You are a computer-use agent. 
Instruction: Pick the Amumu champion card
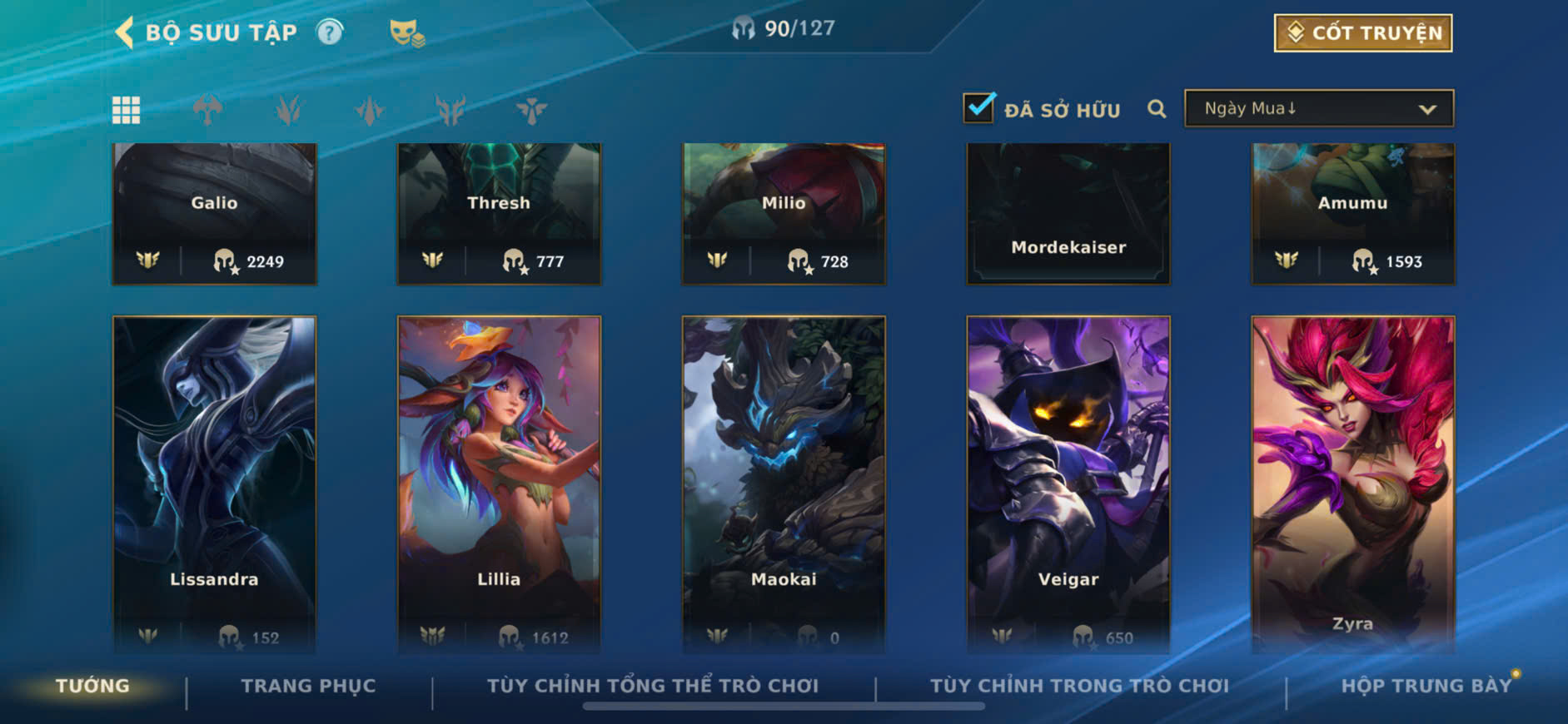click(1353, 214)
